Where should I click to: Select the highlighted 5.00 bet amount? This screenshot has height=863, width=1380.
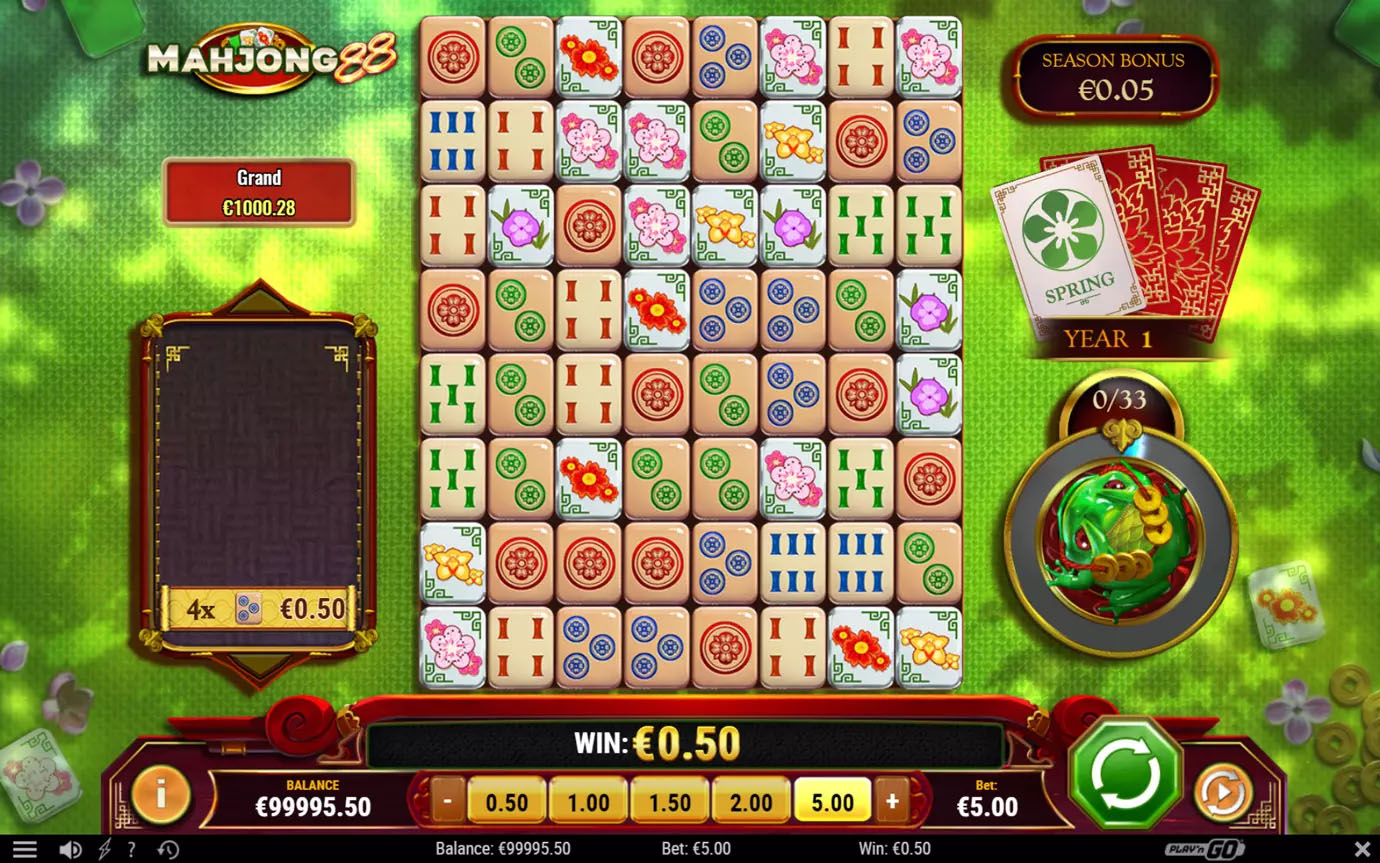coord(832,802)
